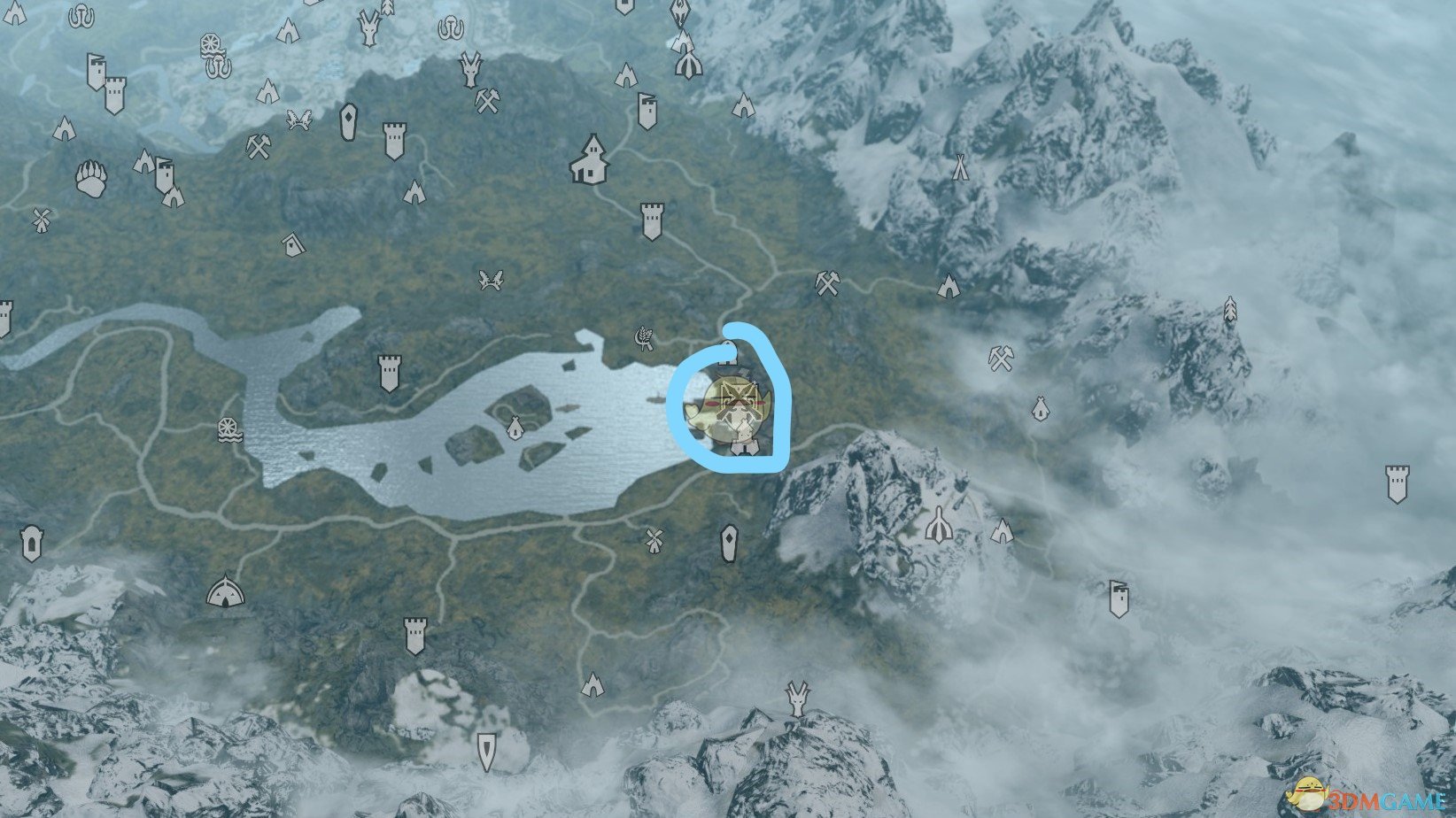1456x818 pixels.
Task: Select the camp marker on the lake island
Action: click(515, 428)
